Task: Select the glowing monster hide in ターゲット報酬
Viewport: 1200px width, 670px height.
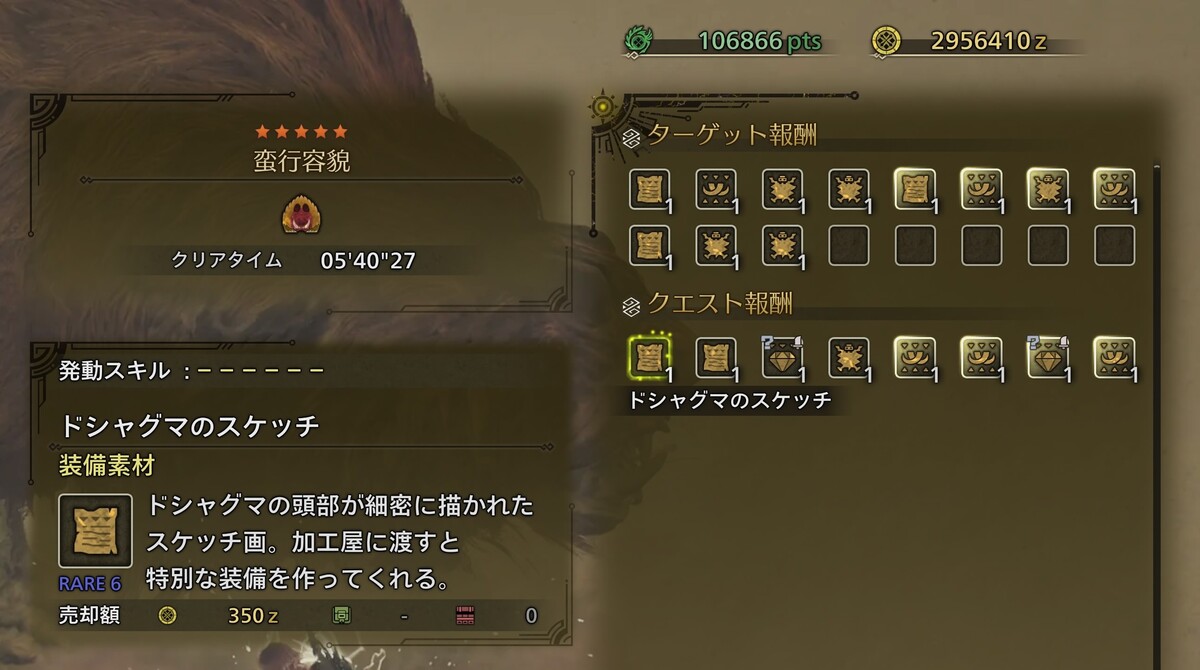Action: click(1047, 188)
